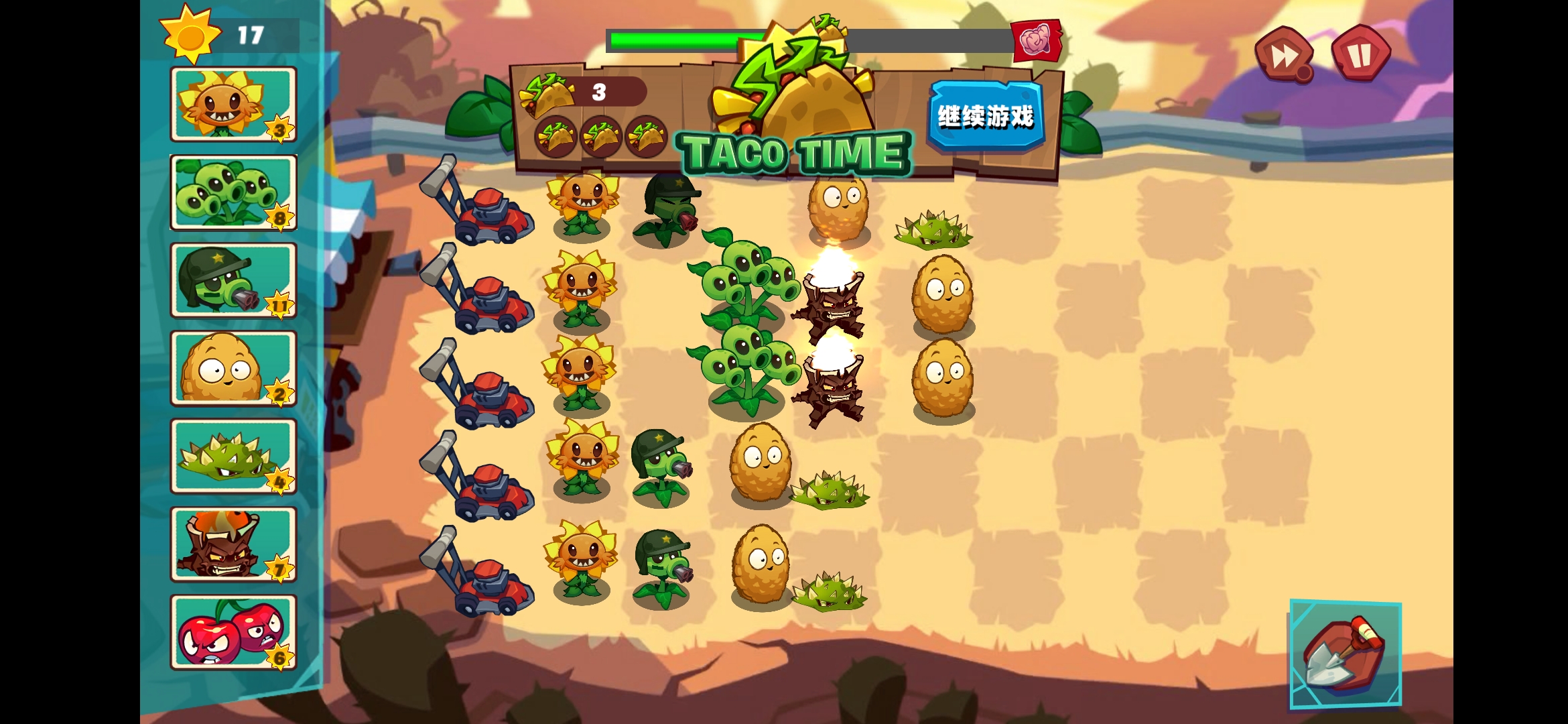Image resolution: width=1568 pixels, height=724 pixels.
Task: Select the Torchwood seed card
Action: (233, 545)
